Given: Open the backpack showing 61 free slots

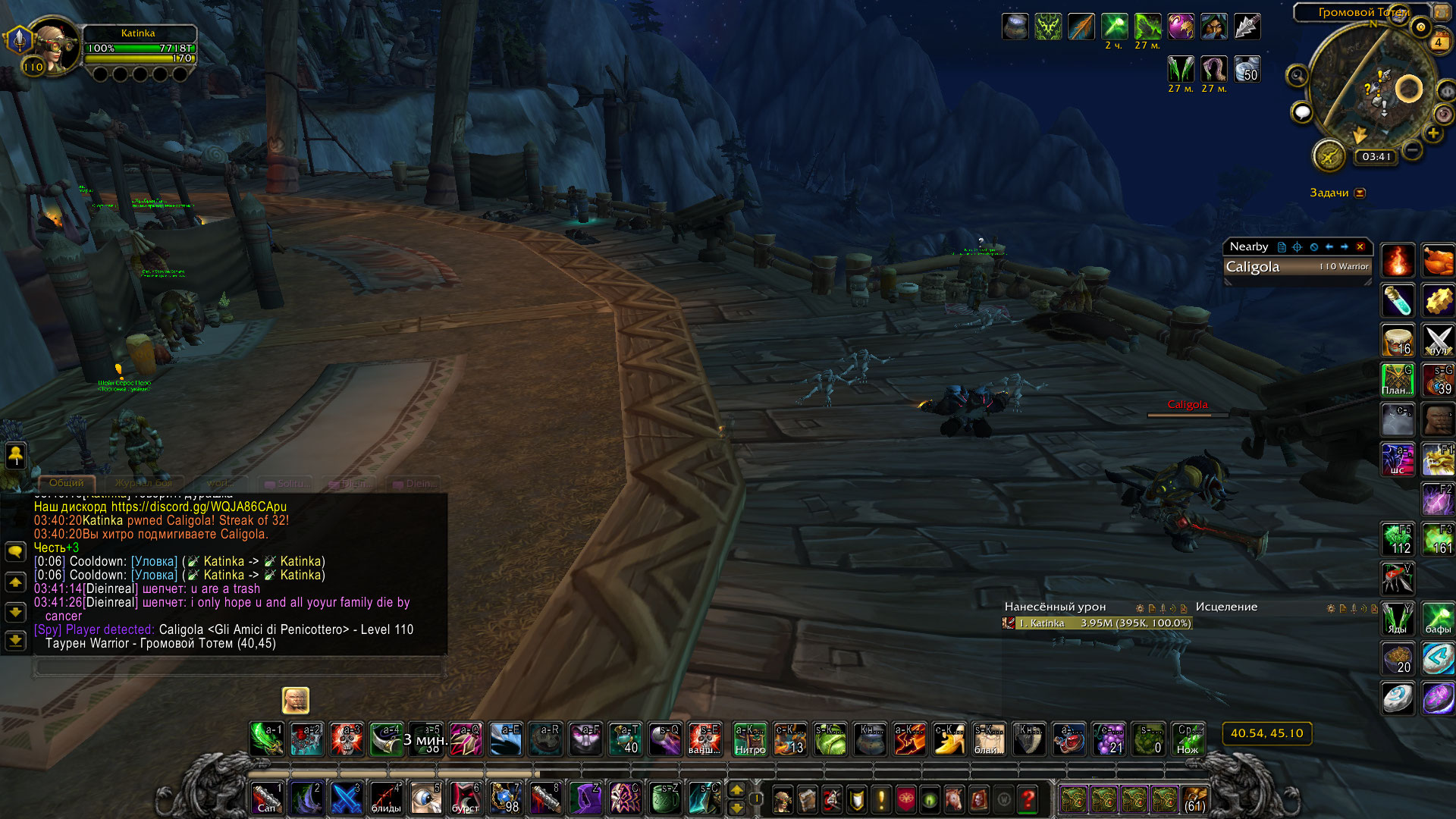Looking at the screenshot, I should pyautogui.click(x=1194, y=799).
